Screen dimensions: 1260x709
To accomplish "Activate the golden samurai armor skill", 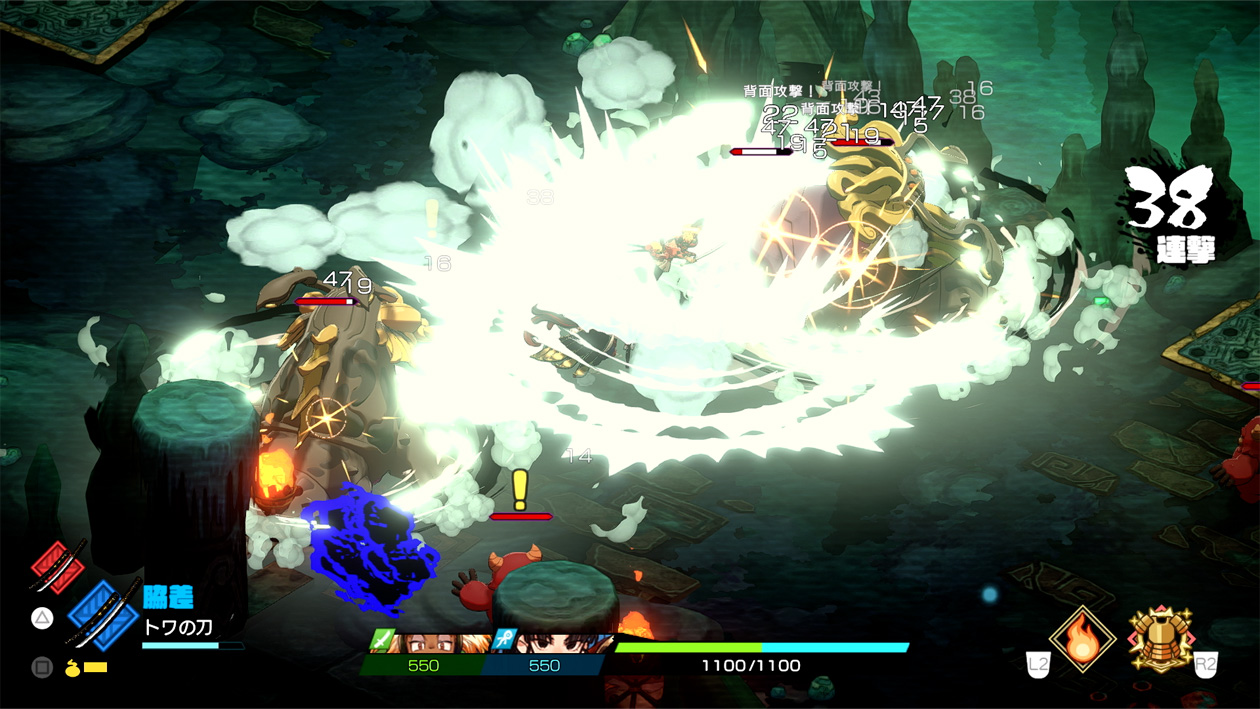I will (1160, 640).
